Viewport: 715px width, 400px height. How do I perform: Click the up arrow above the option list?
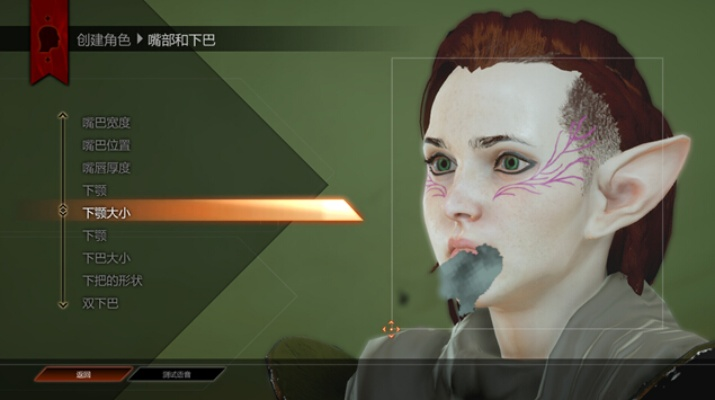(62, 114)
